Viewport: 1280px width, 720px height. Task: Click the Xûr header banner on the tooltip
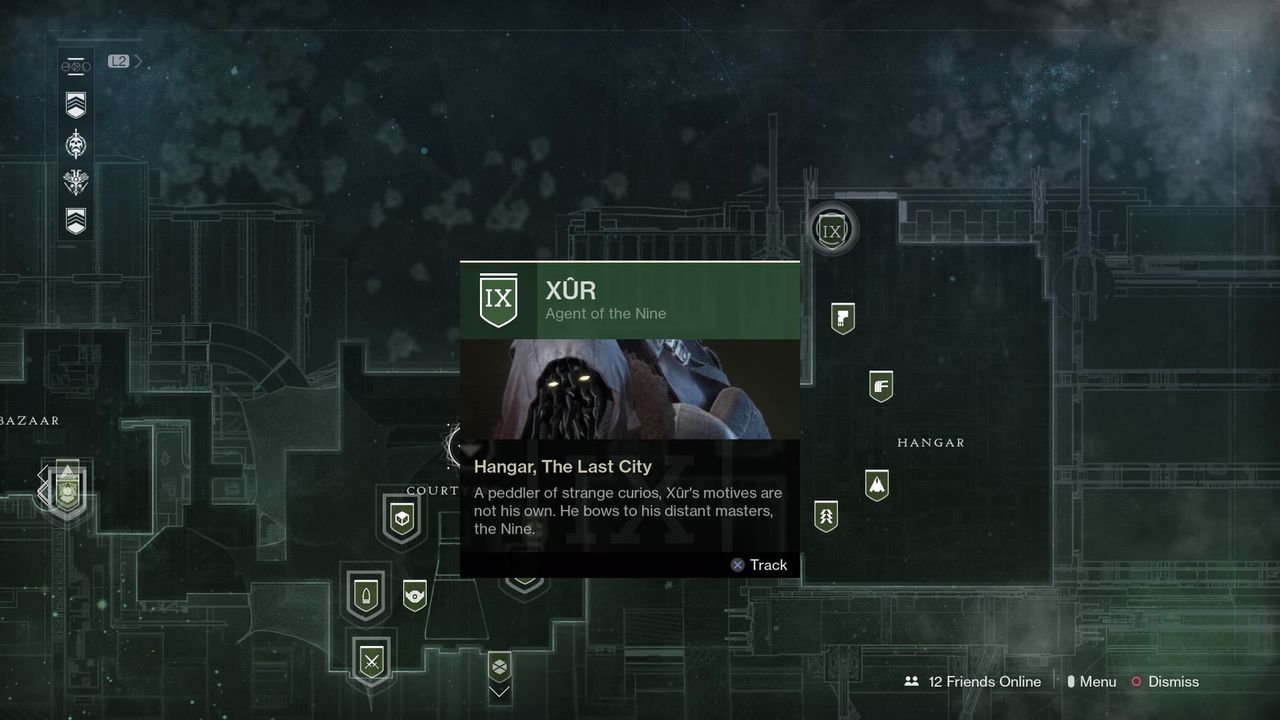tap(630, 300)
